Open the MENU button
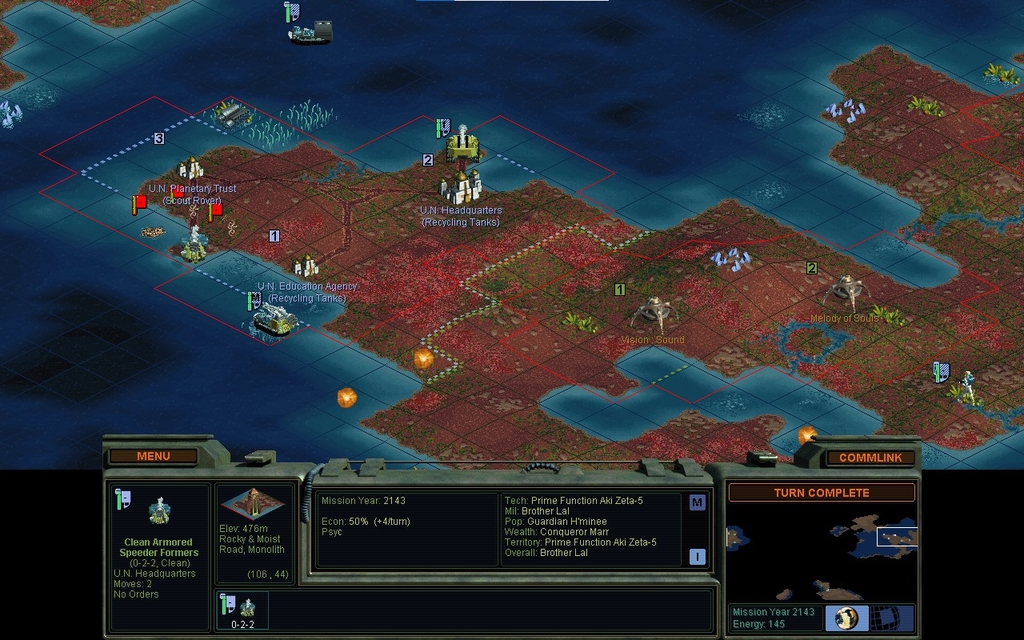Viewport: 1024px width, 640px height. tap(153, 456)
